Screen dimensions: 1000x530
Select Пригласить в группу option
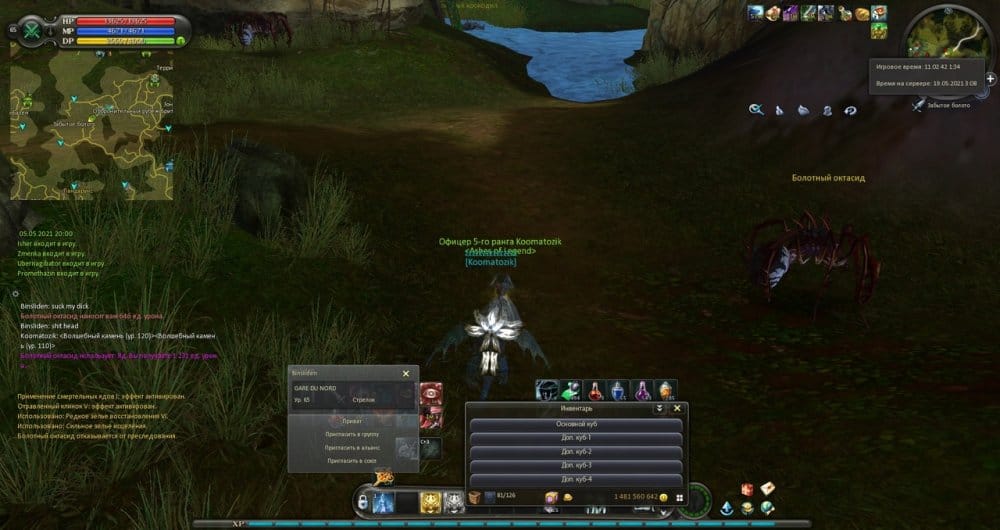pyautogui.click(x=352, y=435)
